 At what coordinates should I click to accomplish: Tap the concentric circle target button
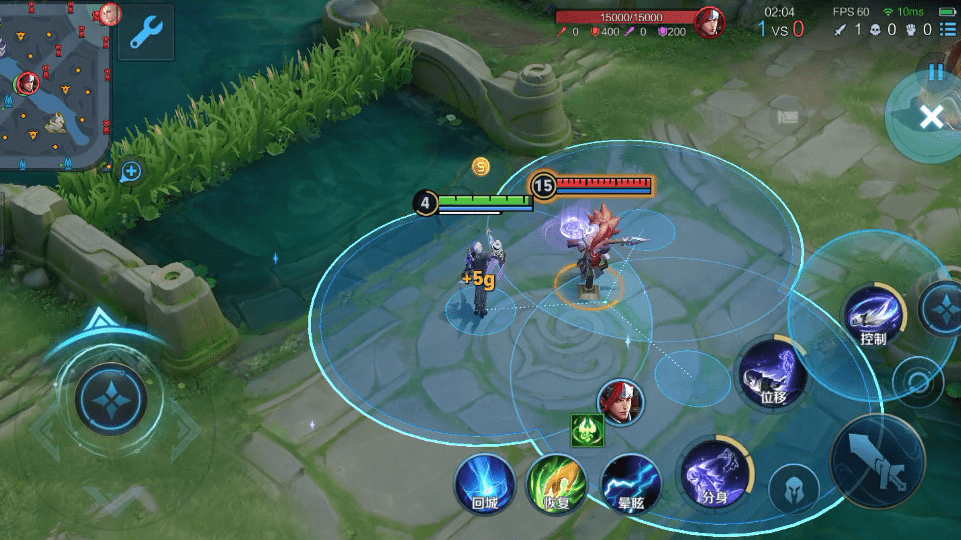pyautogui.click(x=918, y=381)
